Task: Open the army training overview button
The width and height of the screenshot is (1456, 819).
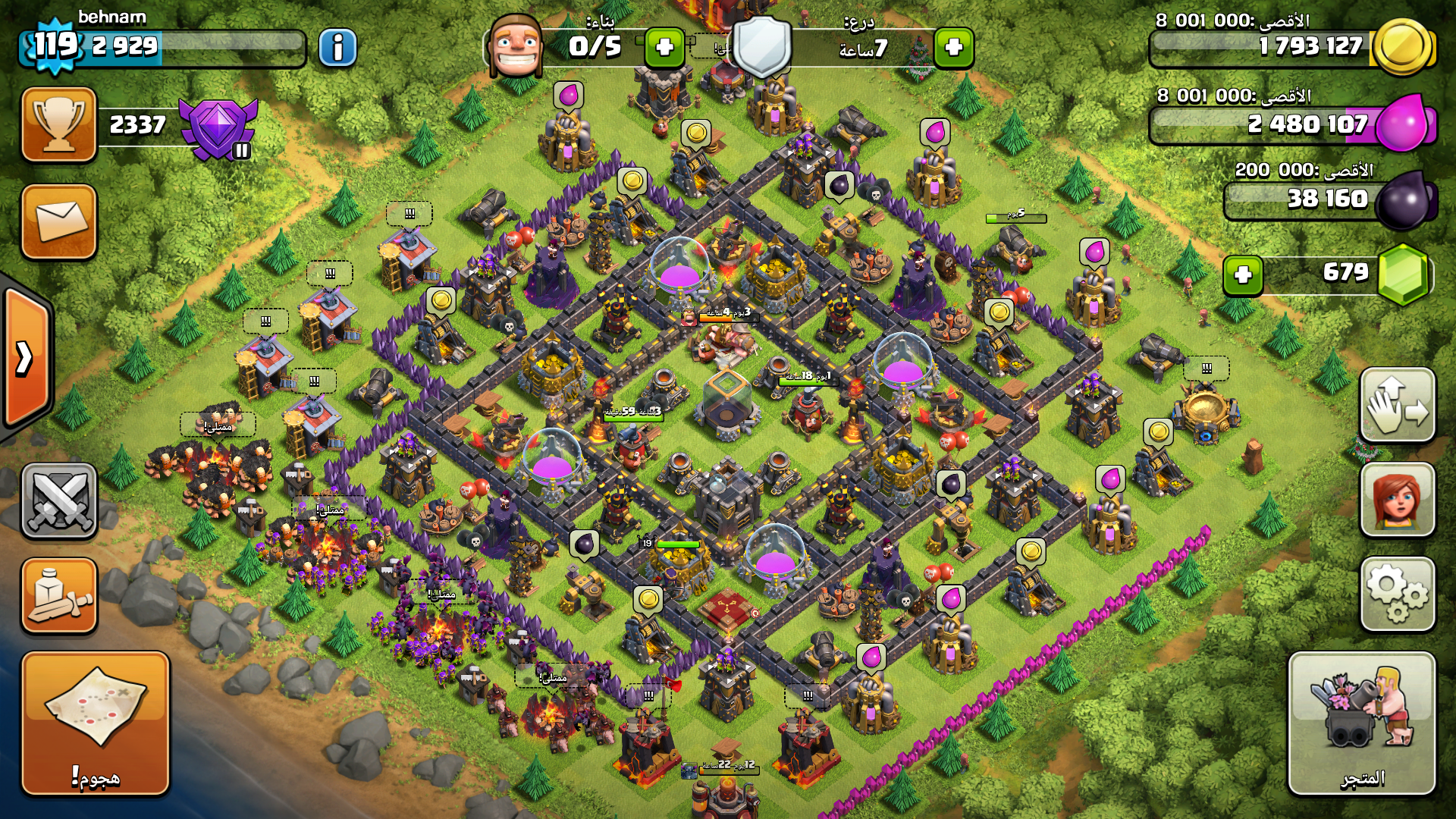Action: 59,596
